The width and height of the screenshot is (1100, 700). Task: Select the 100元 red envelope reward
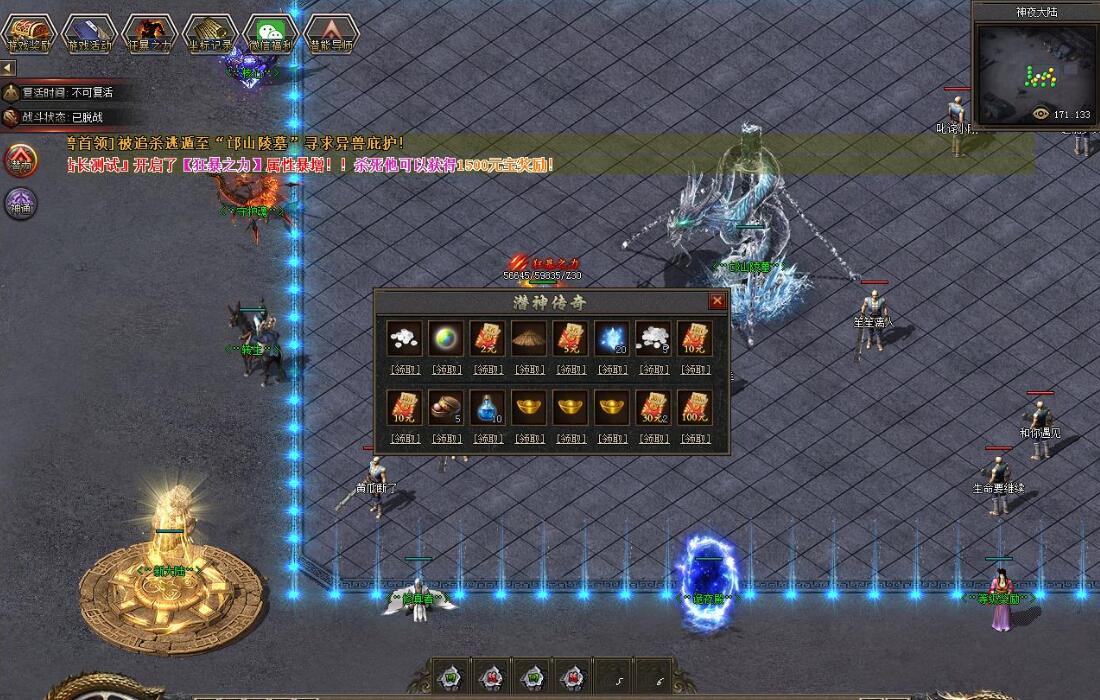coord(694,408)
